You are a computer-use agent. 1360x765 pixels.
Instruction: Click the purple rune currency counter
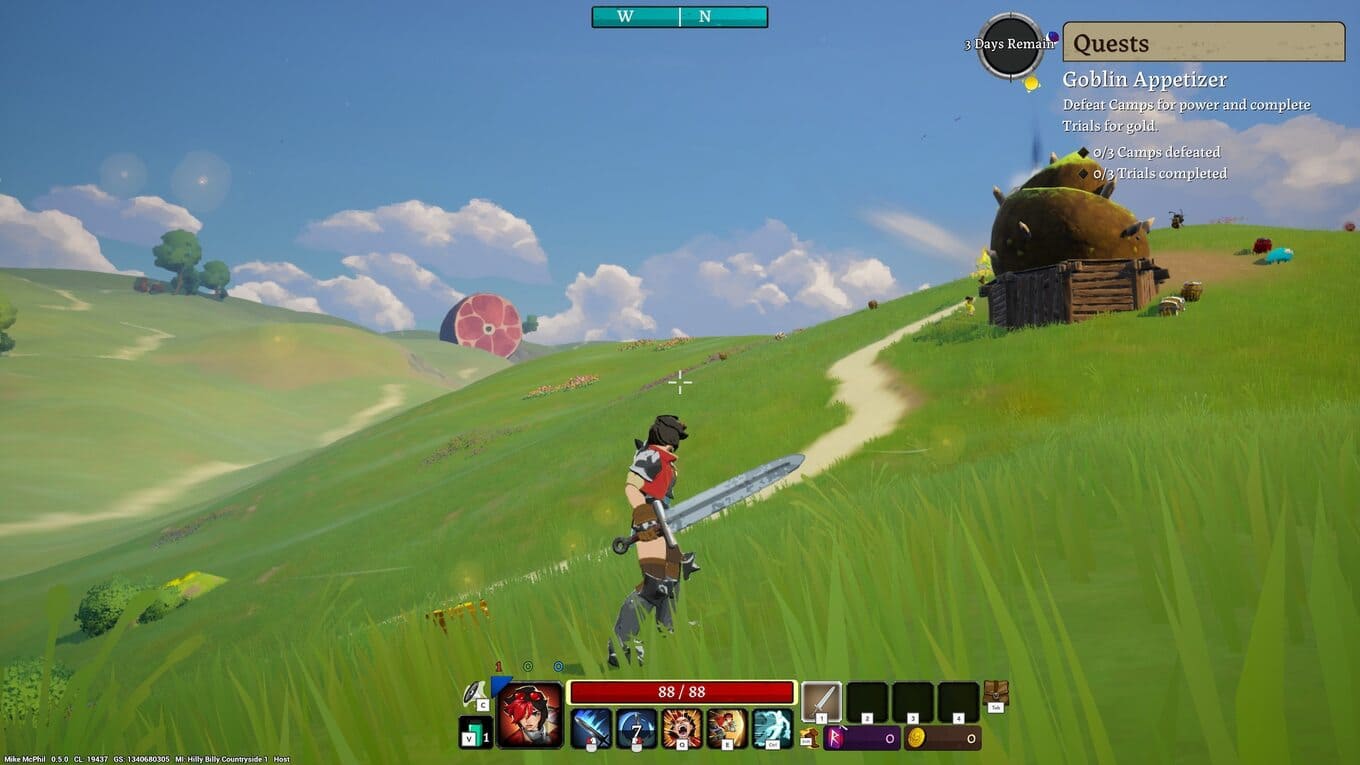click(861, 738)
